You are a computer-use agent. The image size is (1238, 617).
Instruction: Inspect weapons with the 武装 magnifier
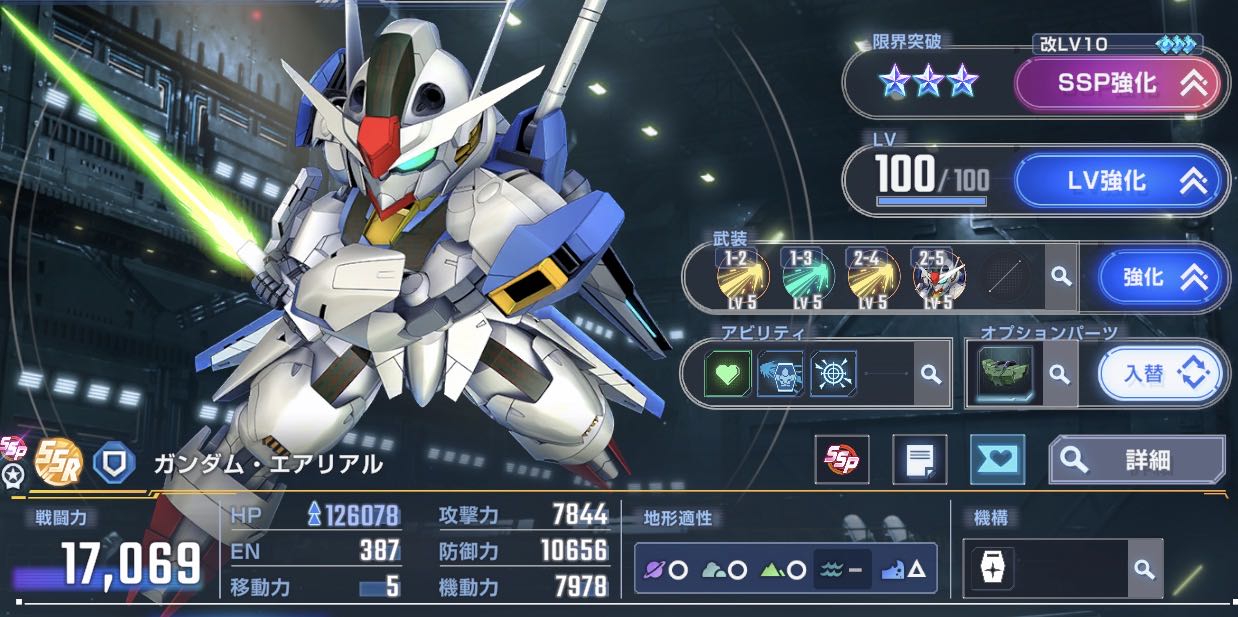(1061, 277)
